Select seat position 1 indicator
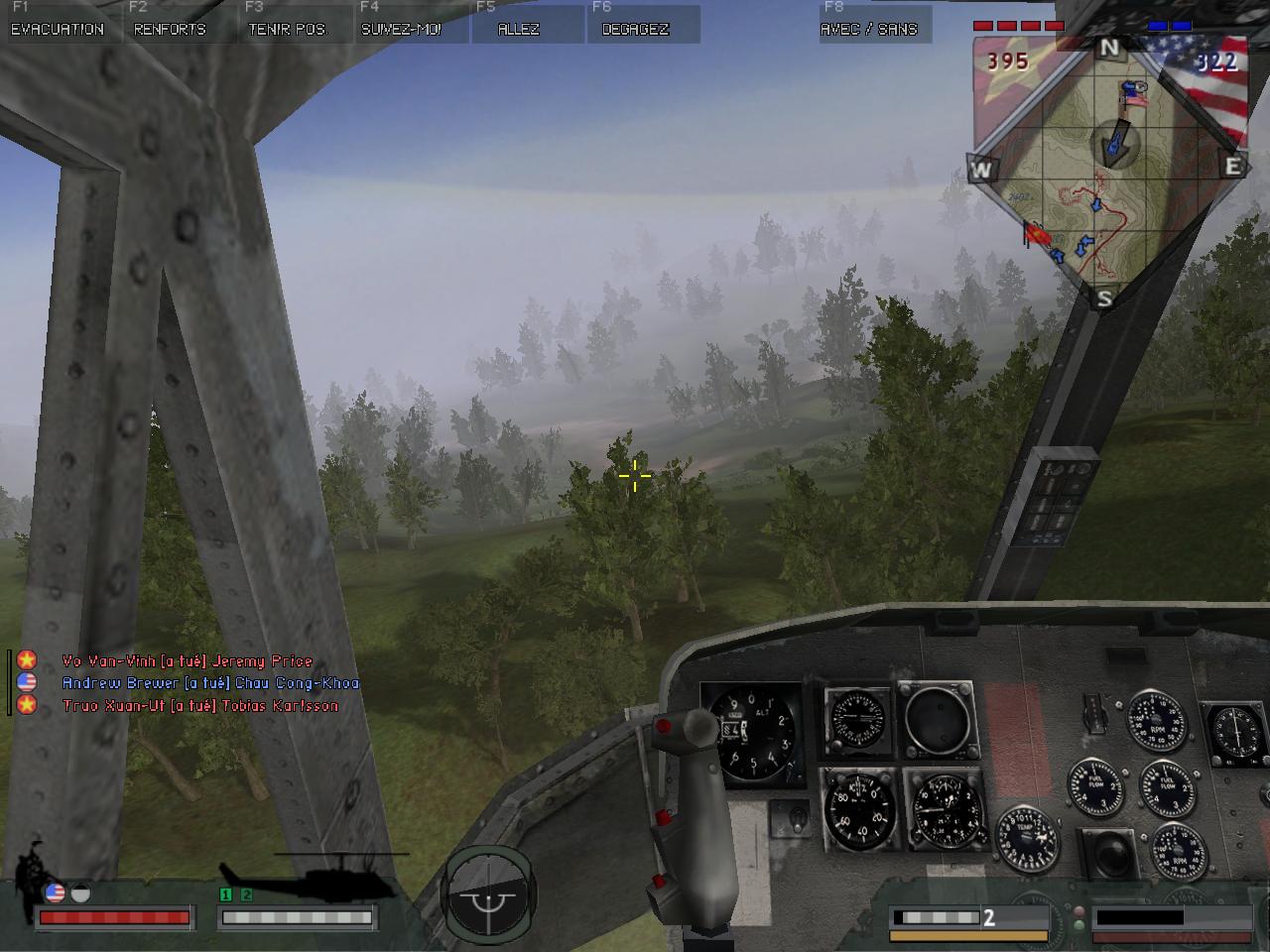Image resolution: width=1270 pixels, height=952 pixels. (x=226, y=894)
